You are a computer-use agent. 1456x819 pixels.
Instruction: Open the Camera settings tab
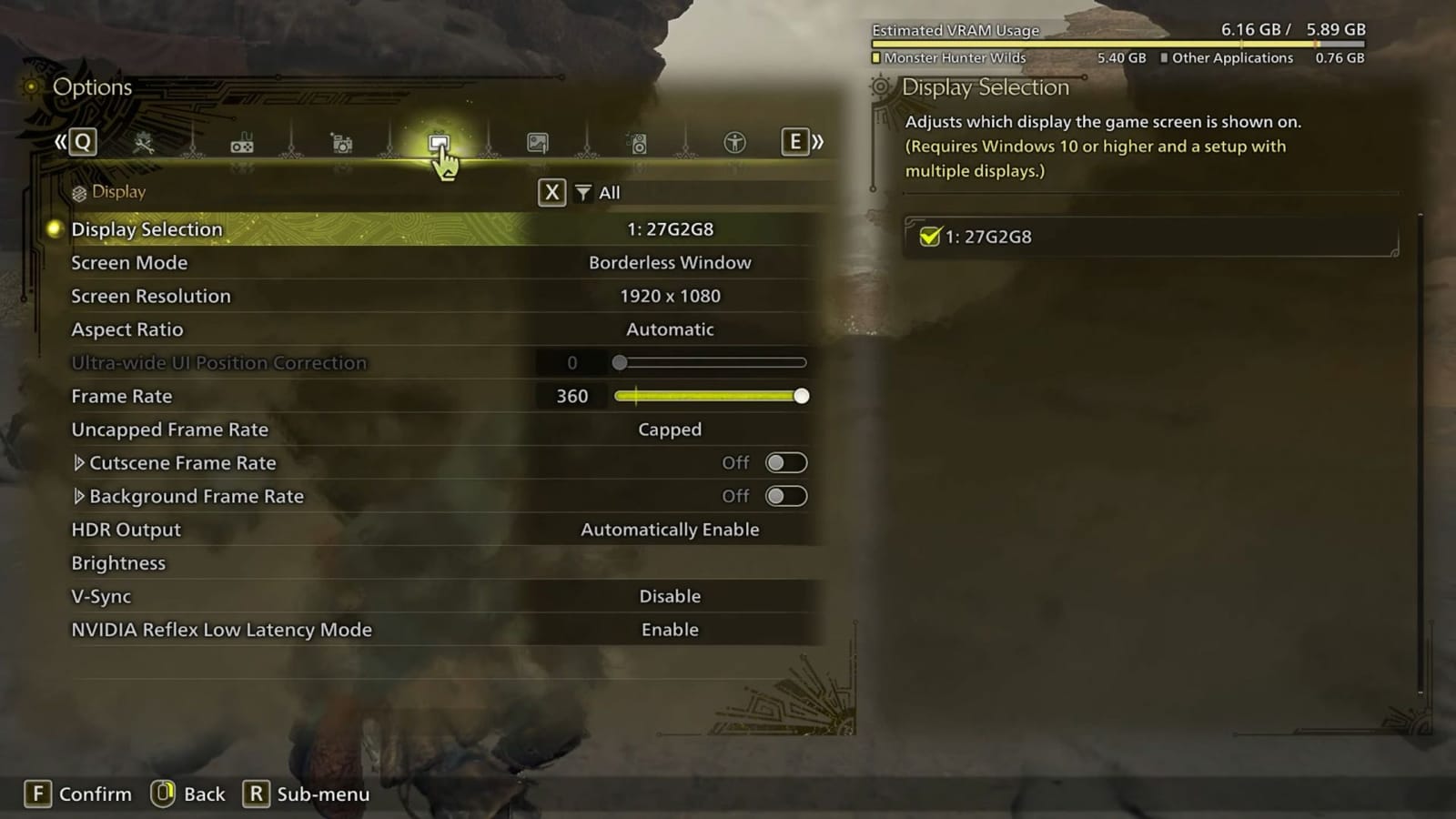point(340,143)
